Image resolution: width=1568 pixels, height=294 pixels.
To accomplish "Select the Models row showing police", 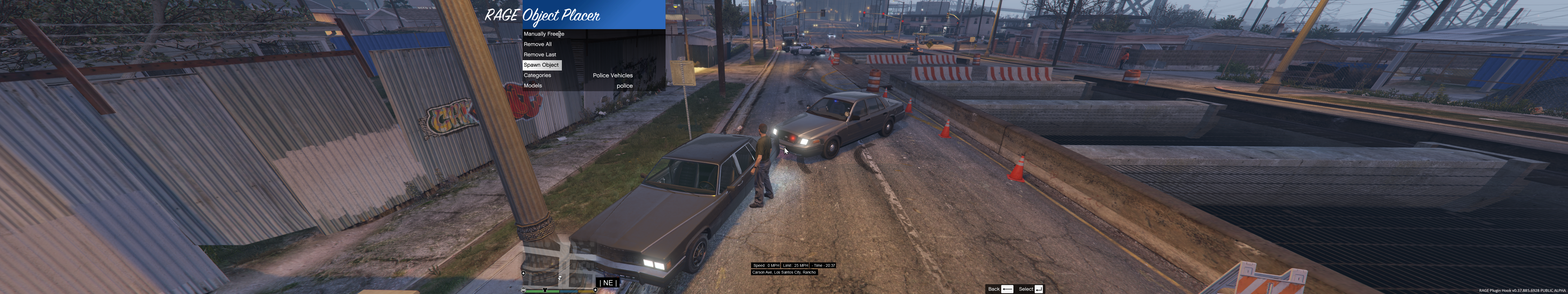I will [x=578, y=86].
